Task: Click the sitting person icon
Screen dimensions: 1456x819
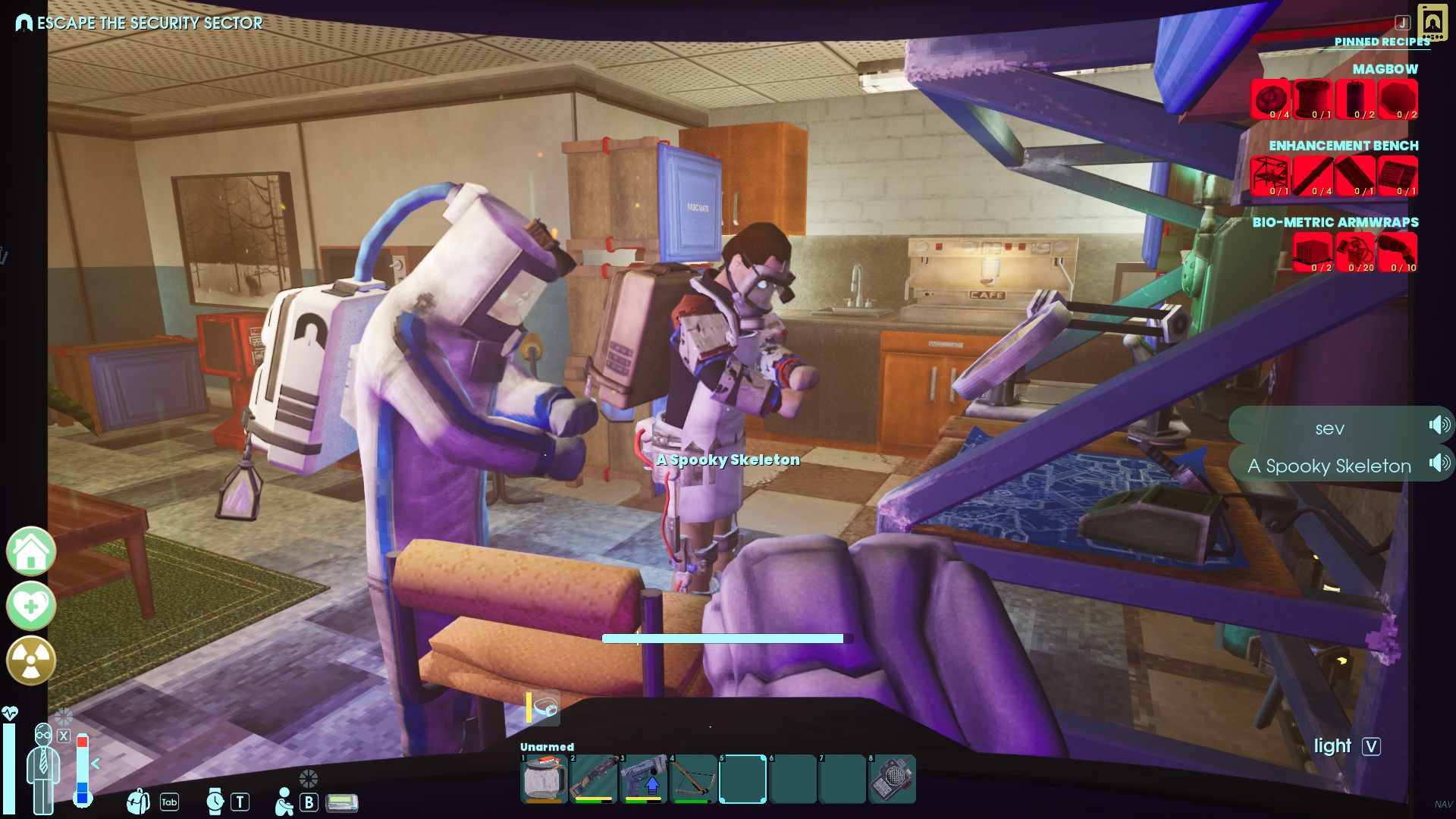Action: (284, 802)
